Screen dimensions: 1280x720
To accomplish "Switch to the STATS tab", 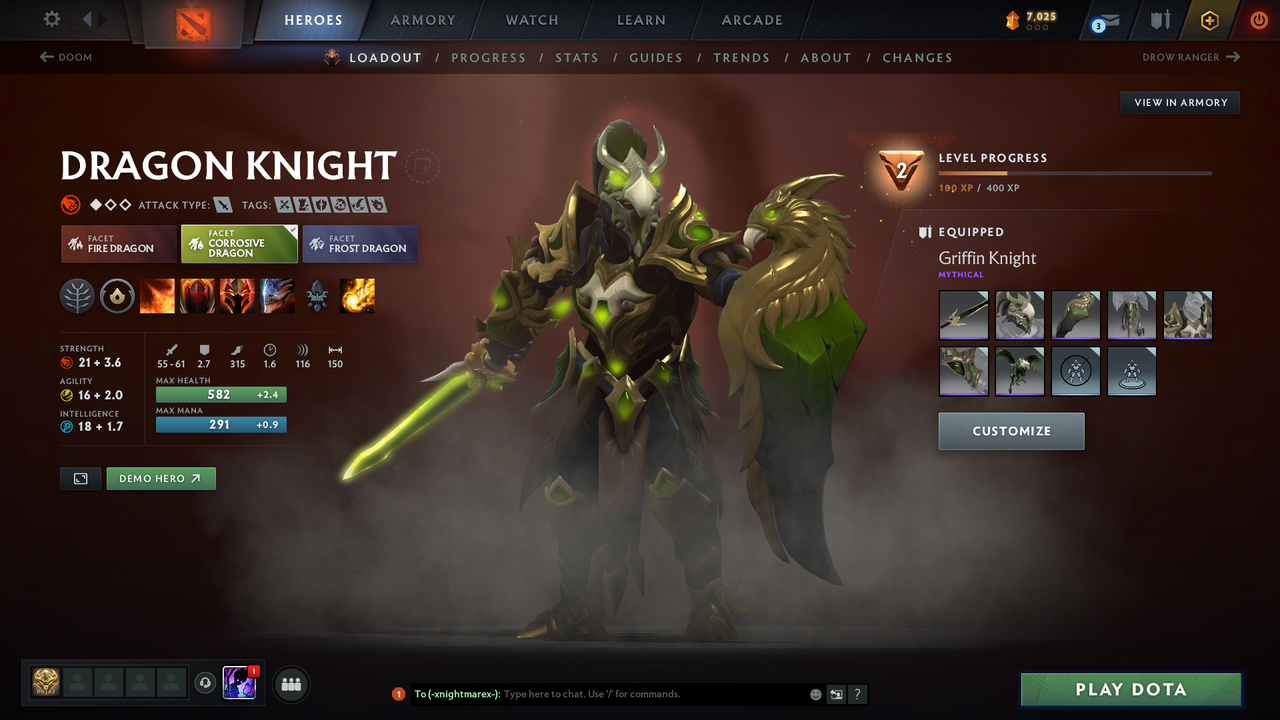I will (x=577, y=57).
